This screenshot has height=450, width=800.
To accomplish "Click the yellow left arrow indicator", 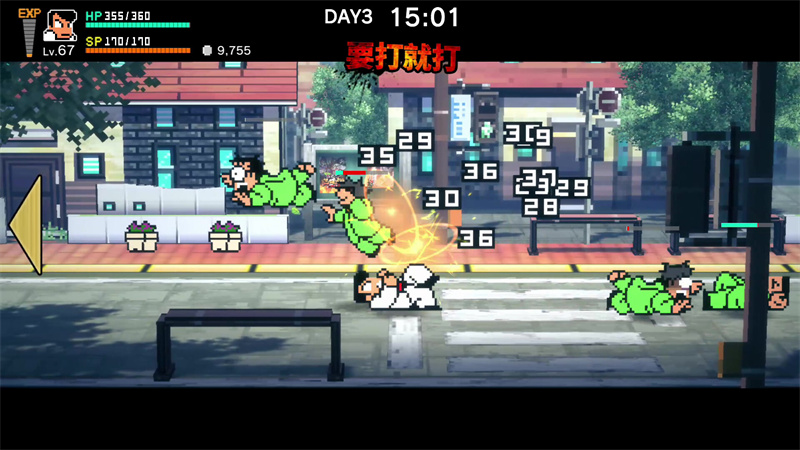I will [x=27, y=225].
